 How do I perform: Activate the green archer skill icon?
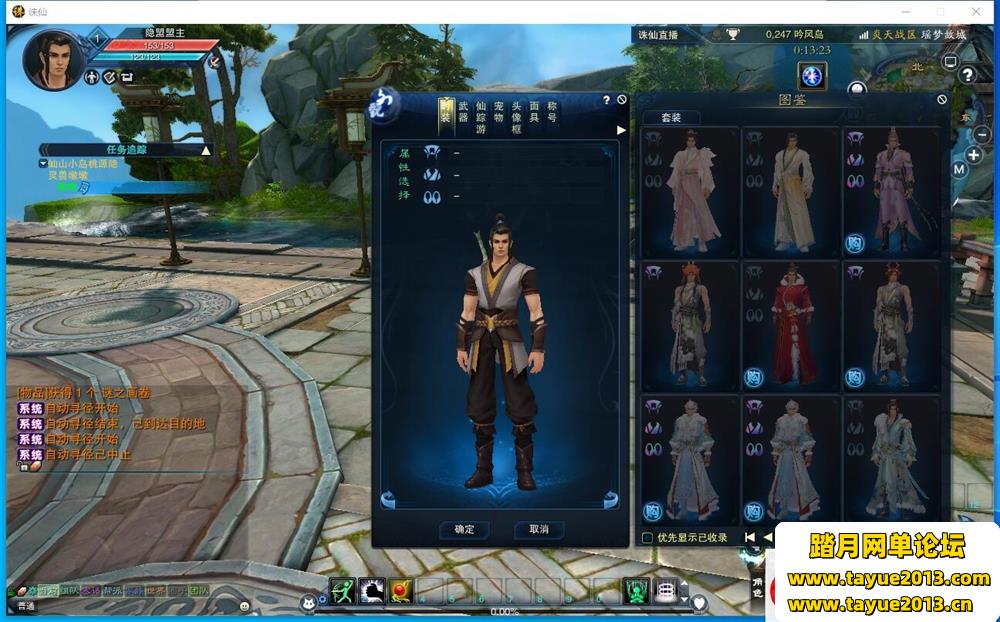pyautogui.click(x=343, y=591)
